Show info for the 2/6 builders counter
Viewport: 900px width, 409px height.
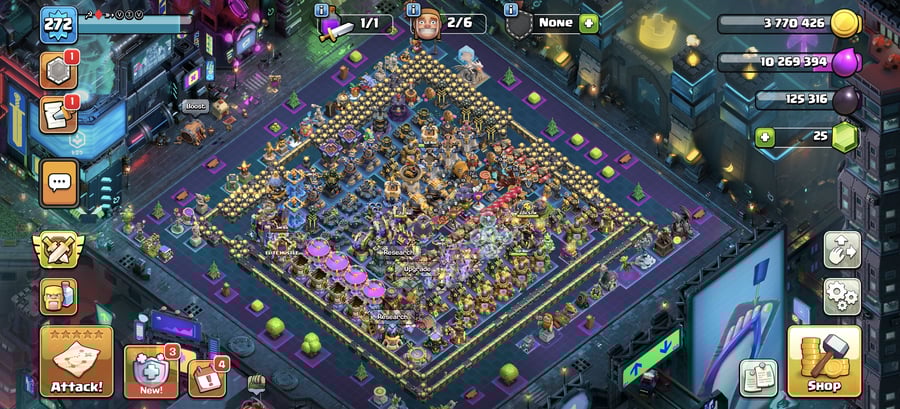415,10
